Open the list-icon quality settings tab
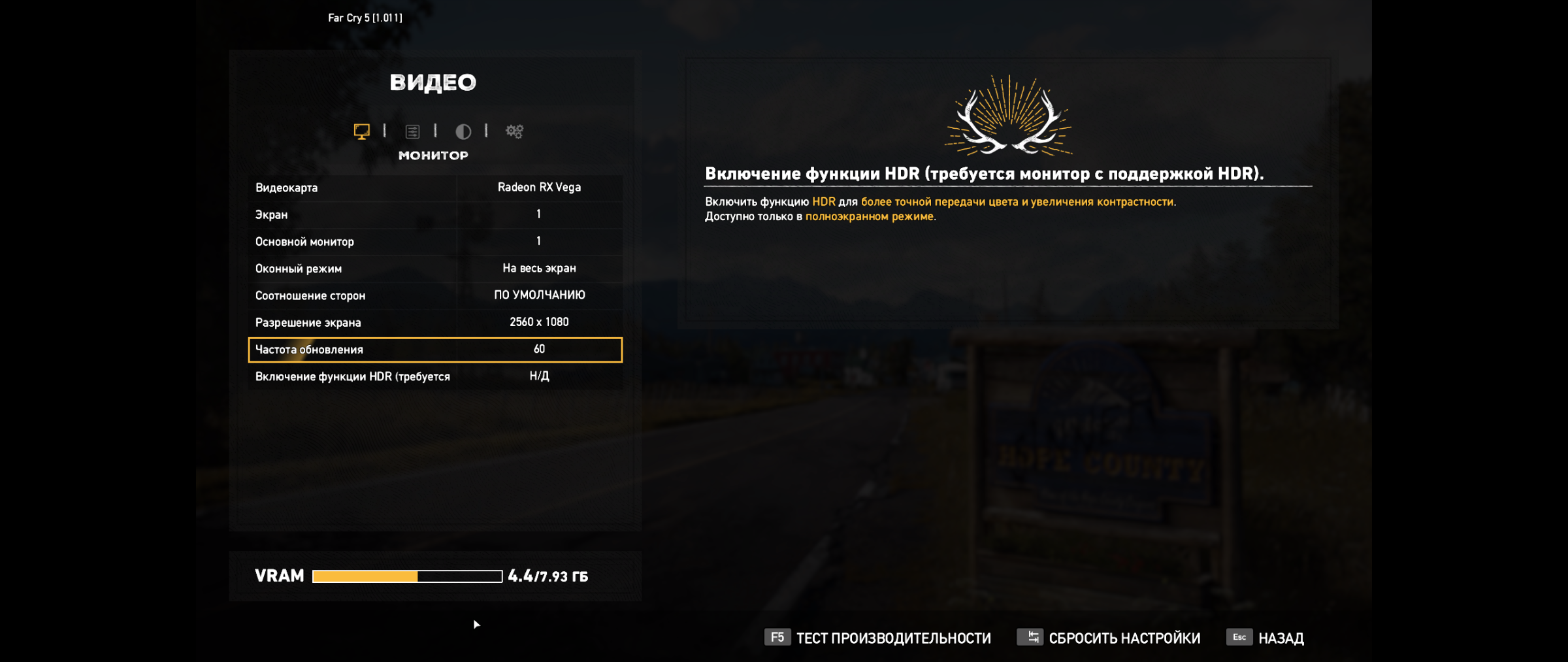 pyautogui.click(x=412, y=131)
